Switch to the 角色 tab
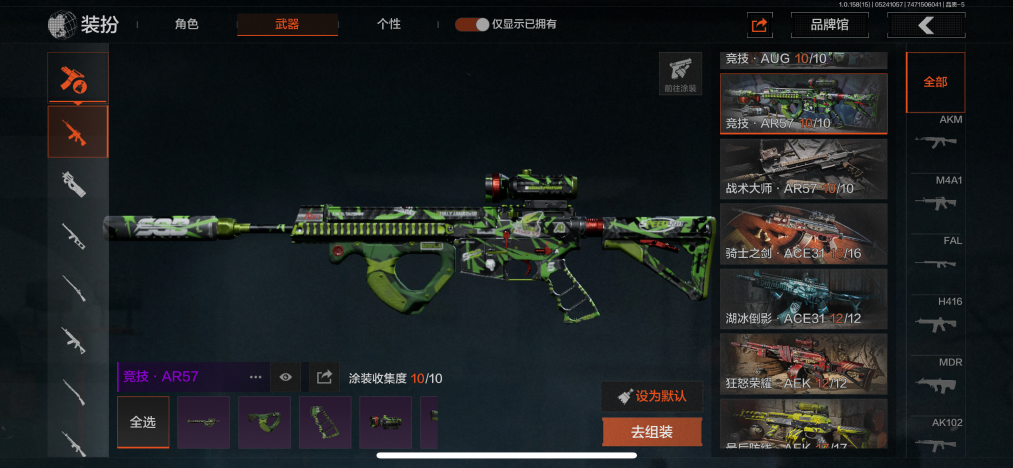The width and height of the screenshot is (1013, 468). pyautogui.click(x=187, y=24)
